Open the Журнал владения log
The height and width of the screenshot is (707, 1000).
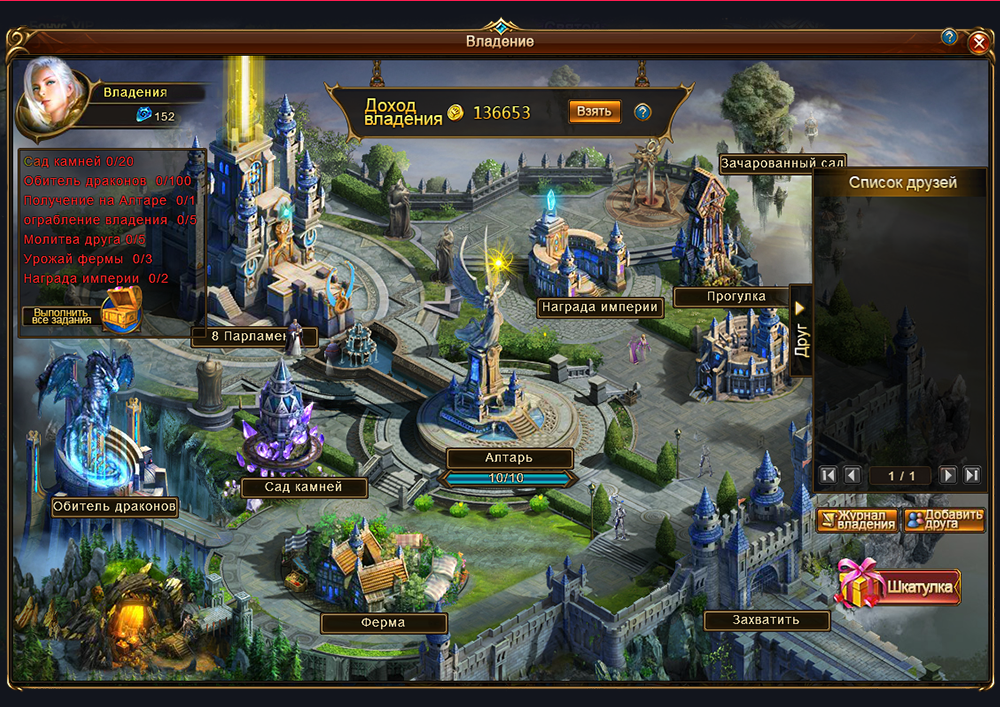point(857,520)
